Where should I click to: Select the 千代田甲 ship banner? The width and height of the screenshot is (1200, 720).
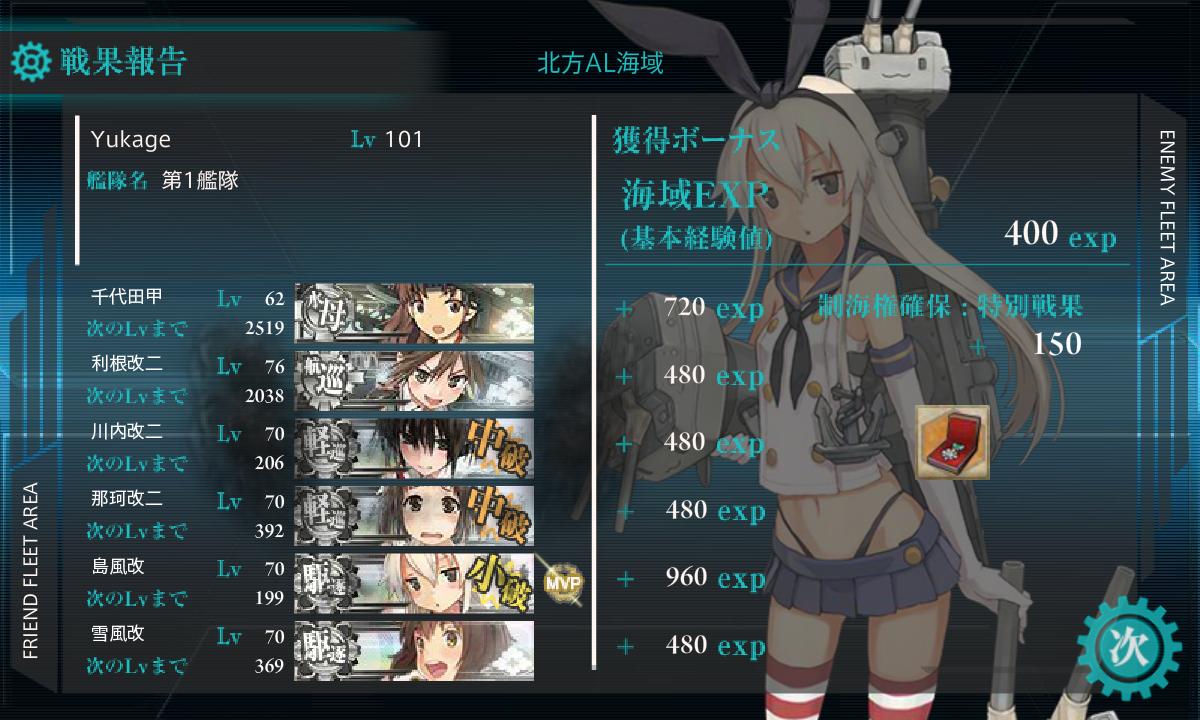point(414,313)
